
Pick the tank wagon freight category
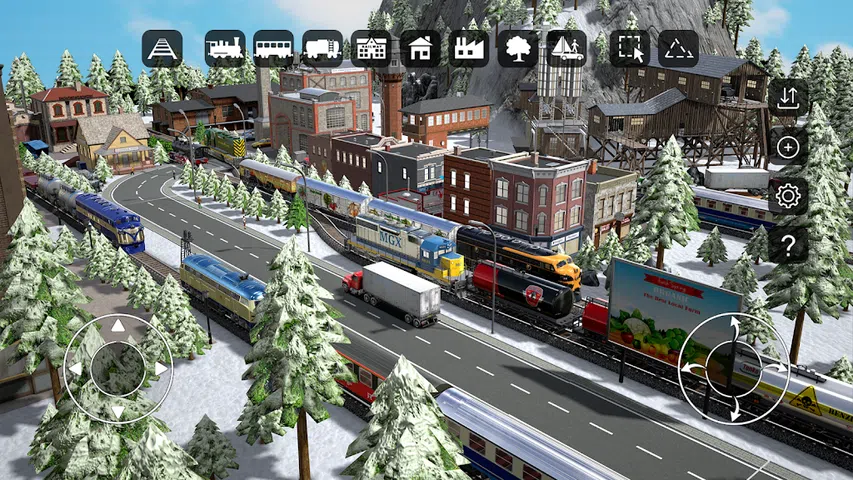point(323,48)
